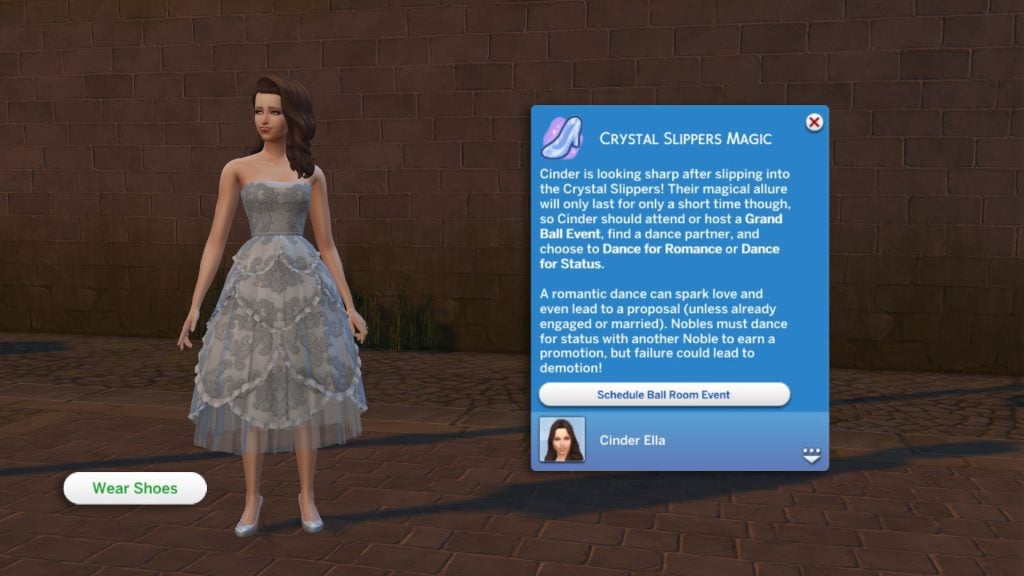Click the crystal slipper icon
1024x576 pixels.
coord(562,137)
